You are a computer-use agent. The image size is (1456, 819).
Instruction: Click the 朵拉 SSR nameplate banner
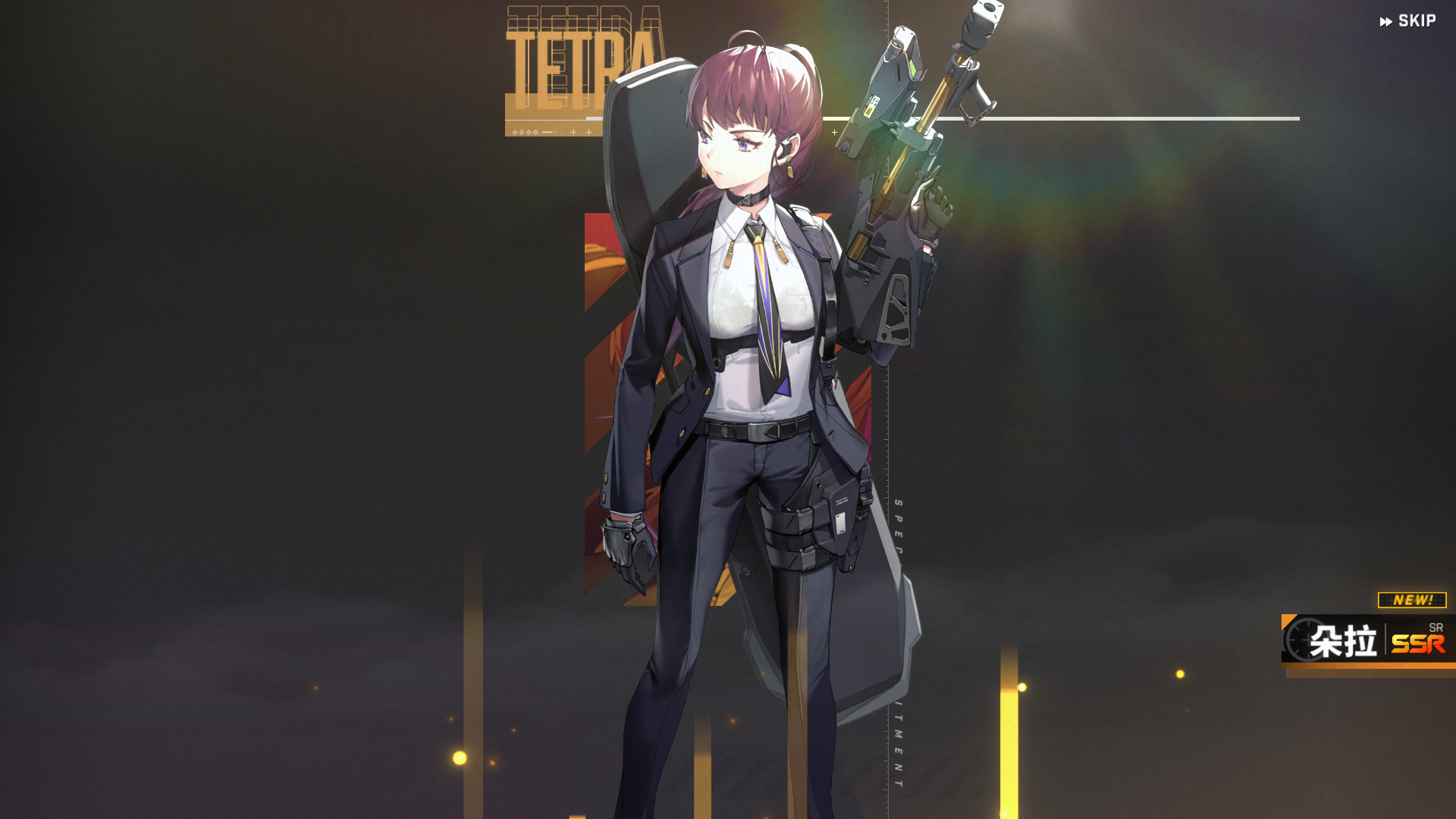[1365, 641]
